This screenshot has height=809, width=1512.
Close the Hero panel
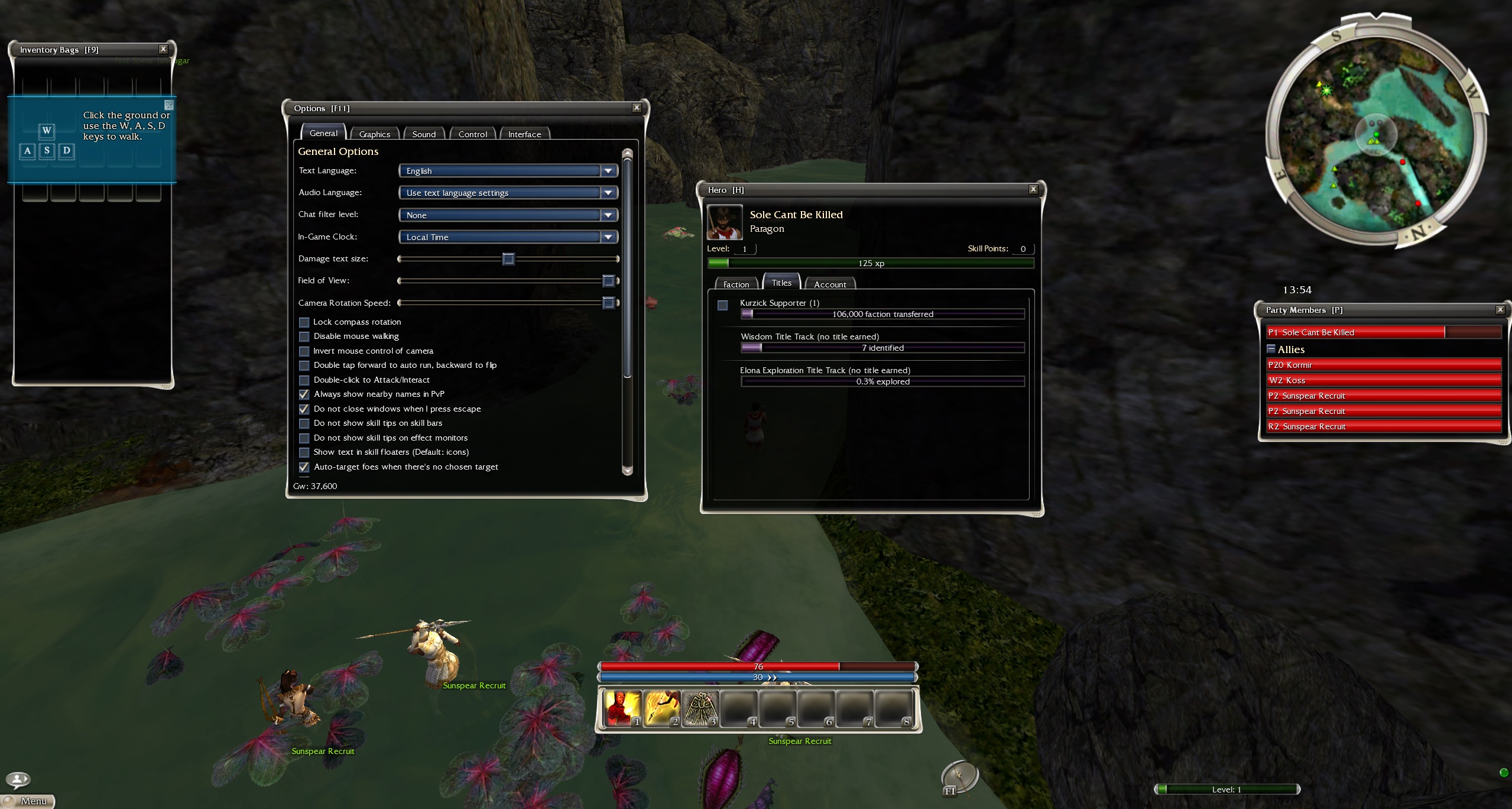[1033, 189]
